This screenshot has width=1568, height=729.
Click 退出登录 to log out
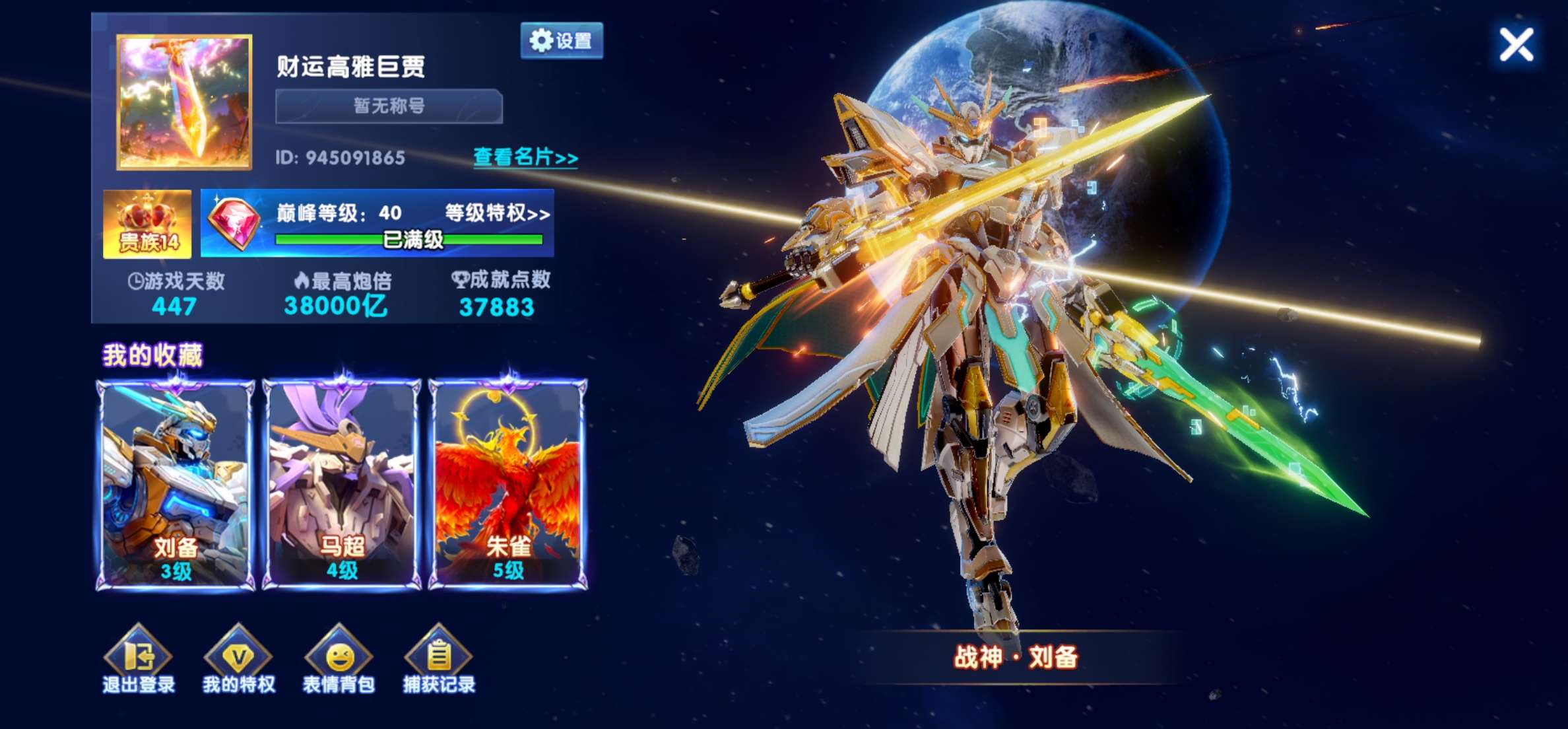(x=139, y=660)
